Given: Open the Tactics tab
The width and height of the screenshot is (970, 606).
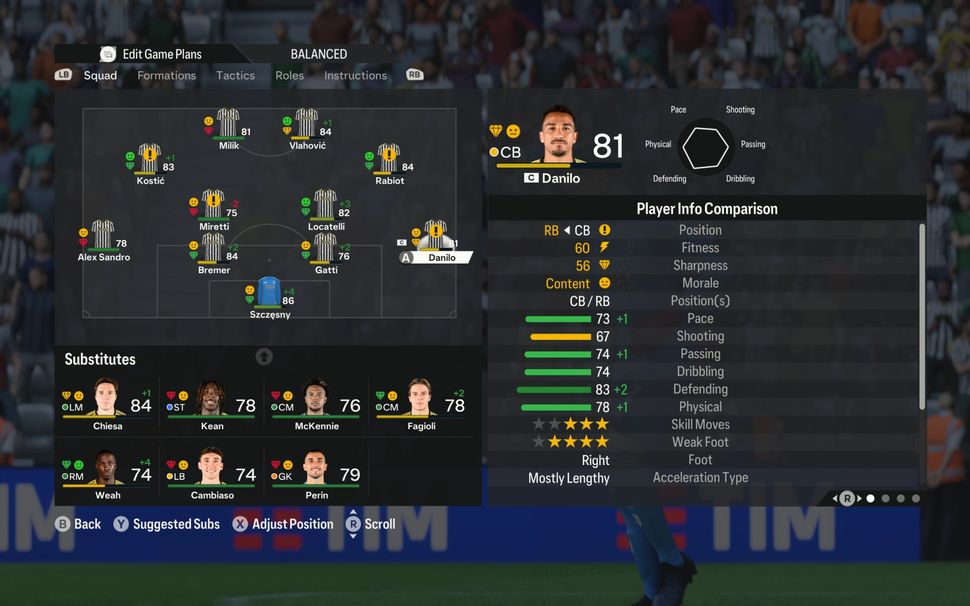Looking at the screenshot, I should point(235,75).
